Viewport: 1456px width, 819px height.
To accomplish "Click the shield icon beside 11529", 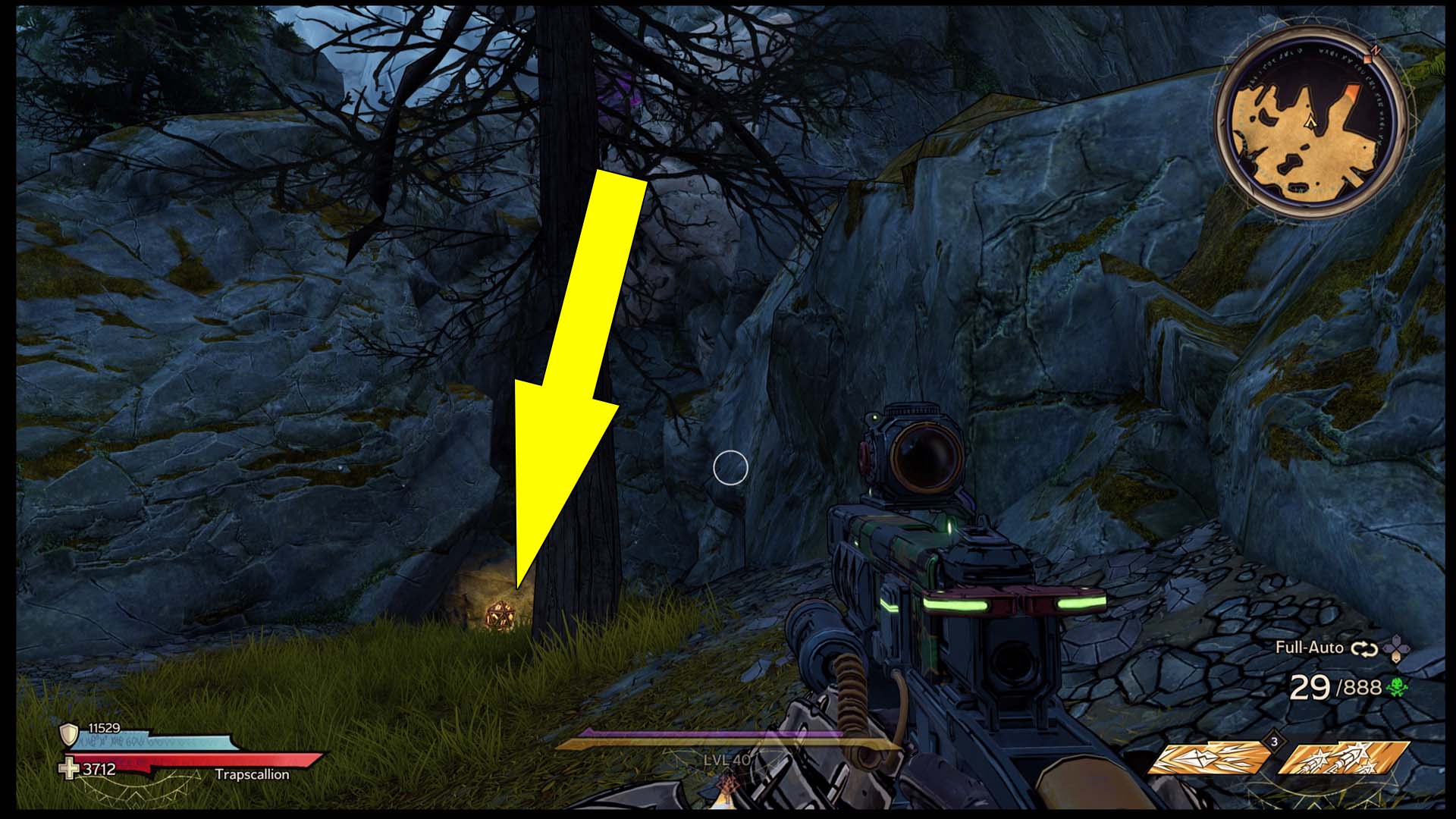I will coord(68,735).
